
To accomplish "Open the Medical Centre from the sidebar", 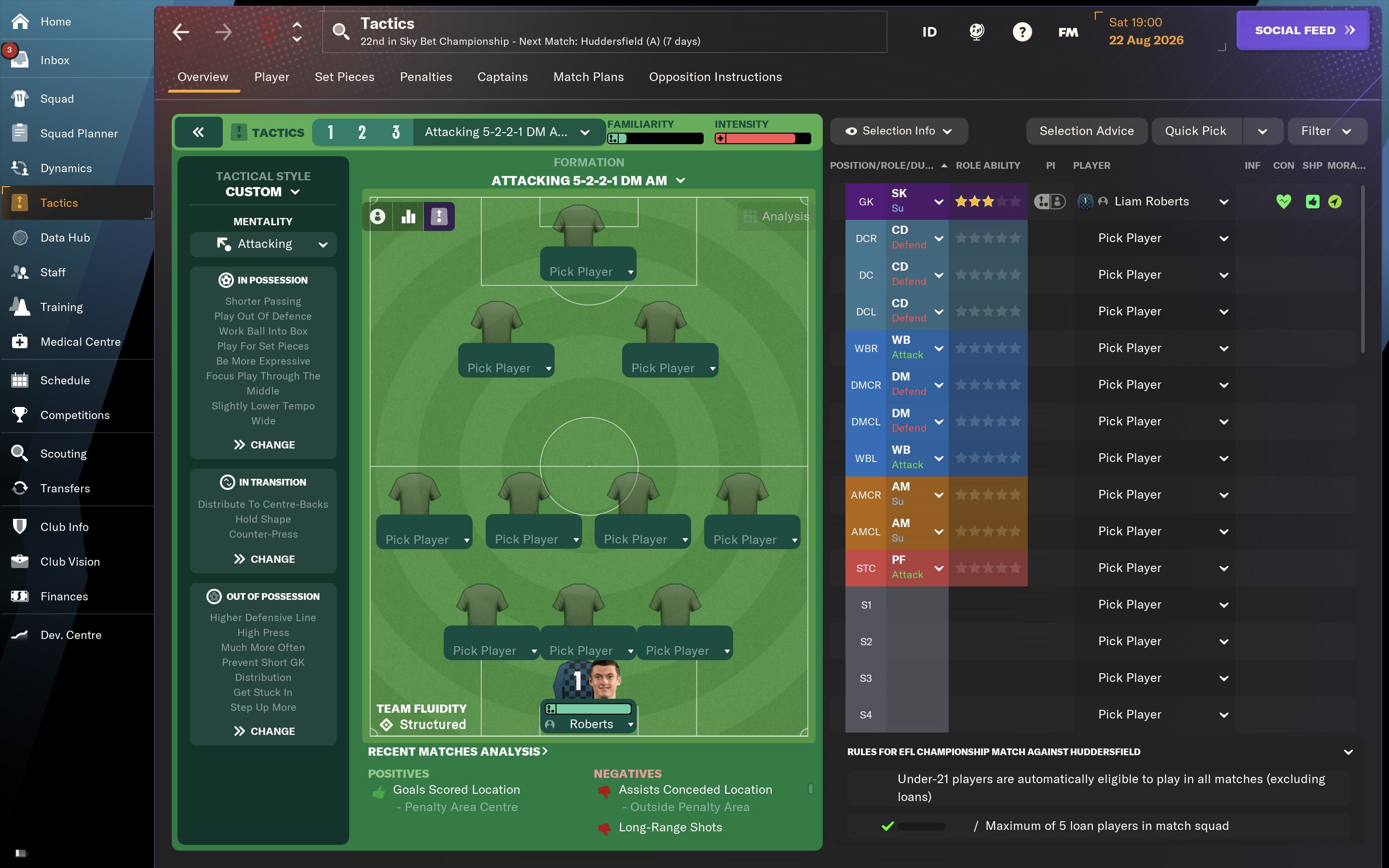I will [81, 341].
